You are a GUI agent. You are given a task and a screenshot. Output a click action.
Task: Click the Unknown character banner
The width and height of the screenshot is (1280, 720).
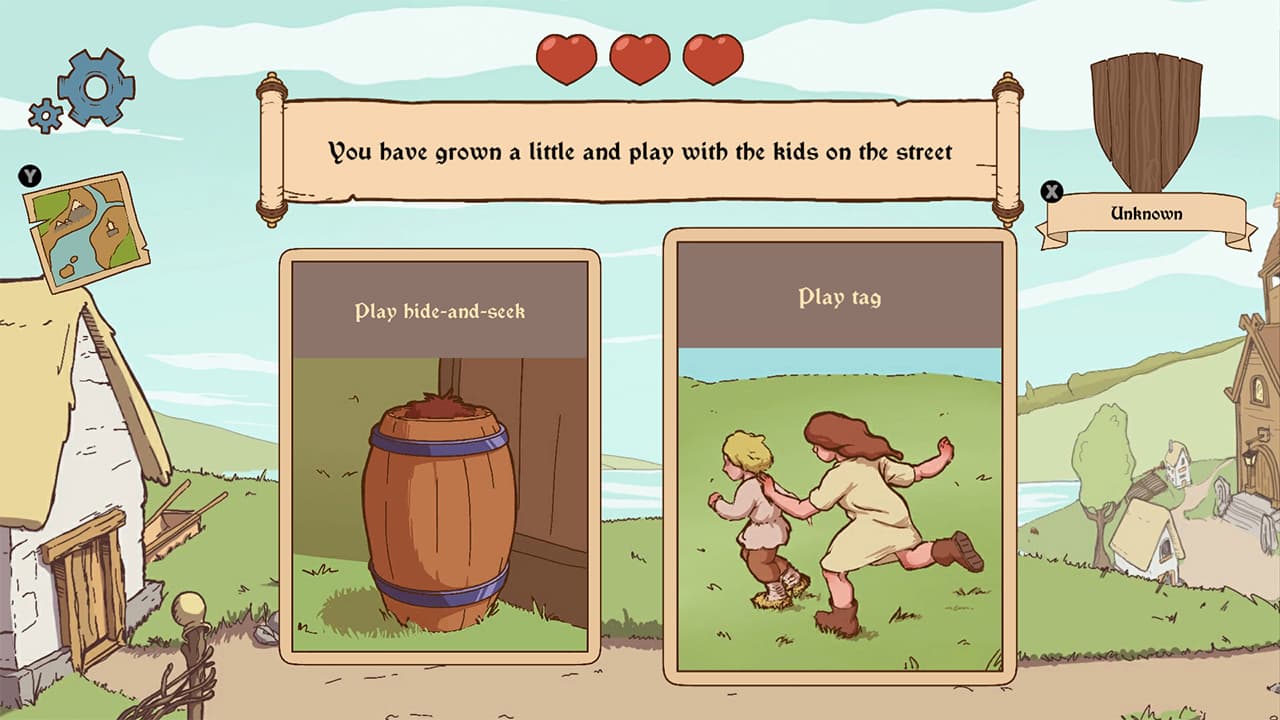tap(1145, 212)
